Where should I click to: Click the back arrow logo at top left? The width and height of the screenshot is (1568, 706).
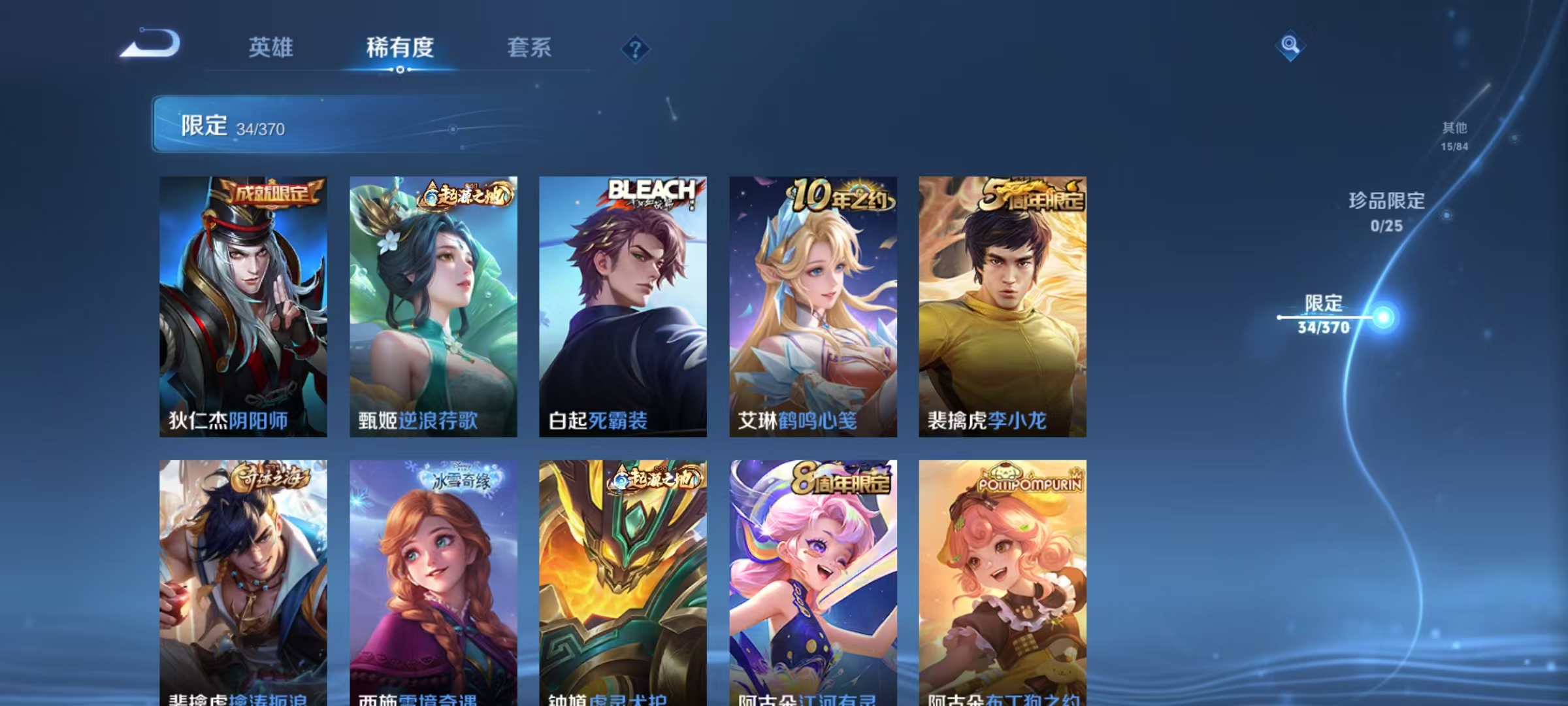click(155, 44)
